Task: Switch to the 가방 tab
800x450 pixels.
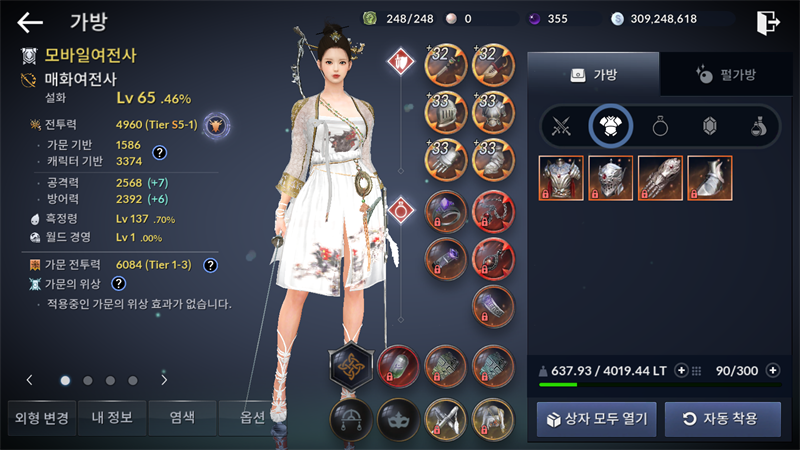Action: click(593, 74)
